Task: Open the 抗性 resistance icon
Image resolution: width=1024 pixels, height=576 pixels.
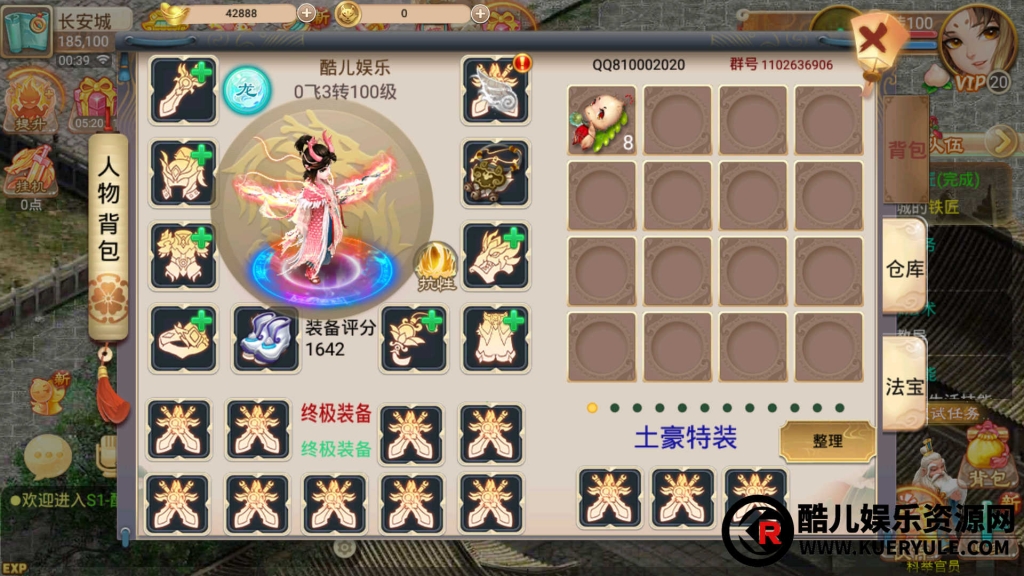Action: point(436,264)
